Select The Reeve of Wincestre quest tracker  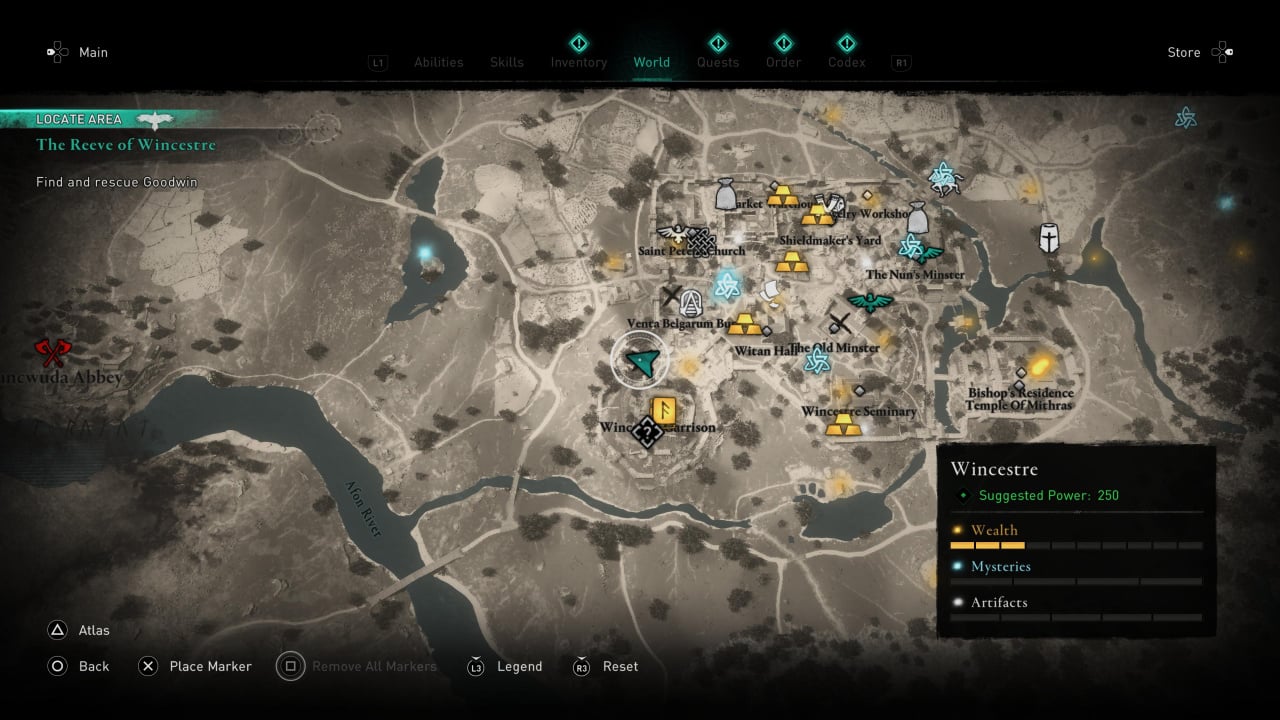[x=125, y=145]
